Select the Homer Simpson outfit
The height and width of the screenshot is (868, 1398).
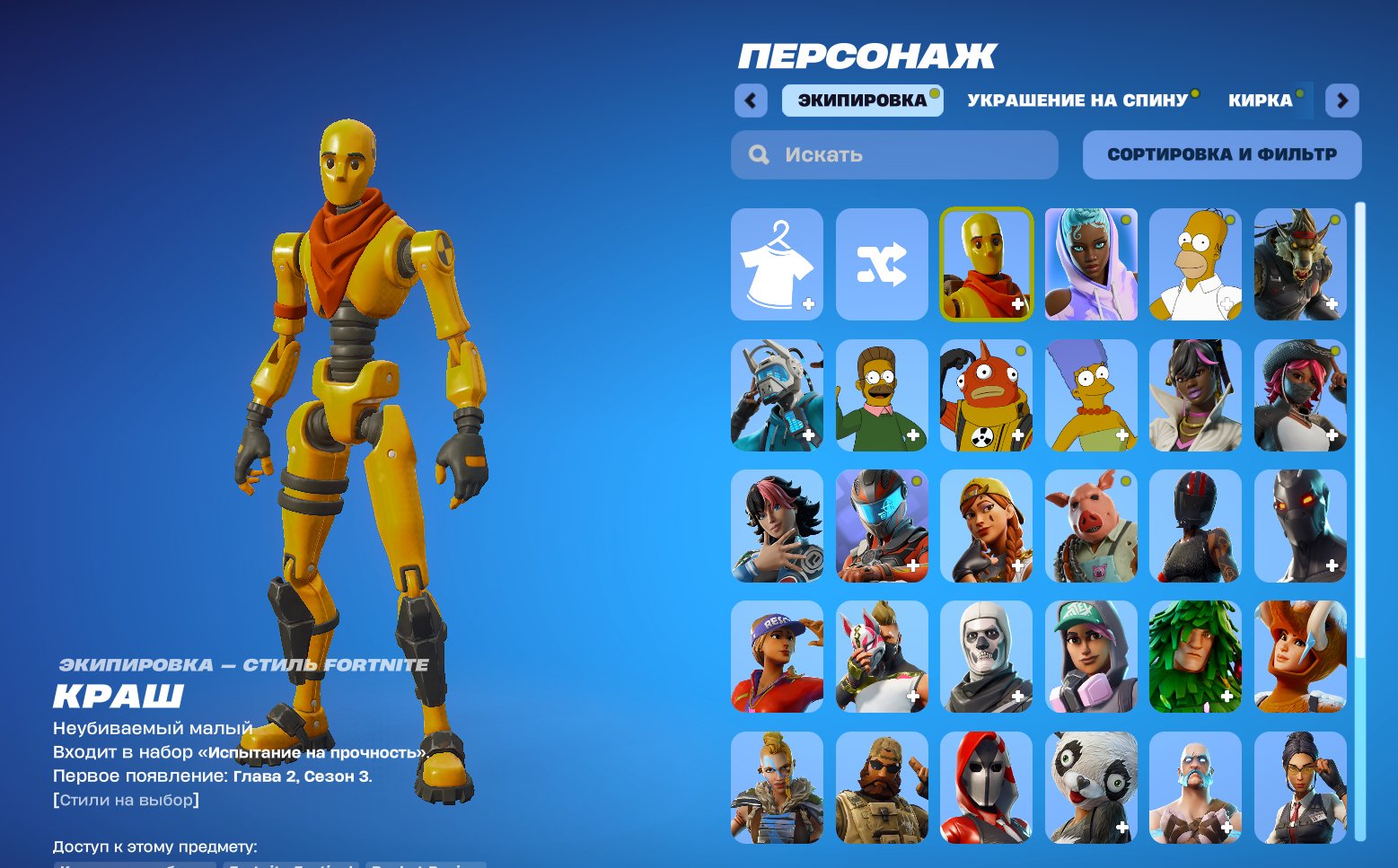1194,264
